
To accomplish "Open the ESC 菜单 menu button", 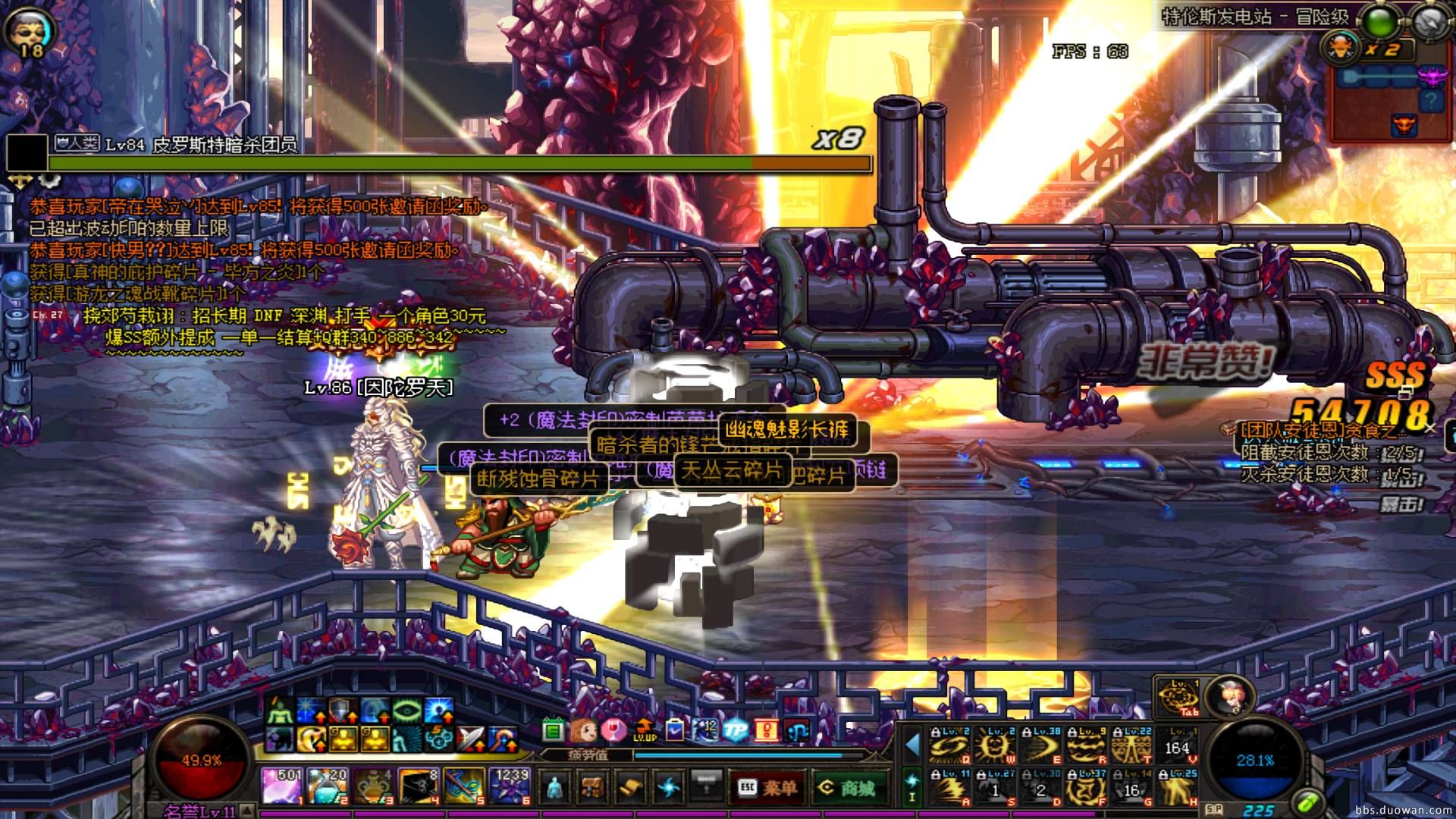I will pyautogui.click(x=766, y=788).
